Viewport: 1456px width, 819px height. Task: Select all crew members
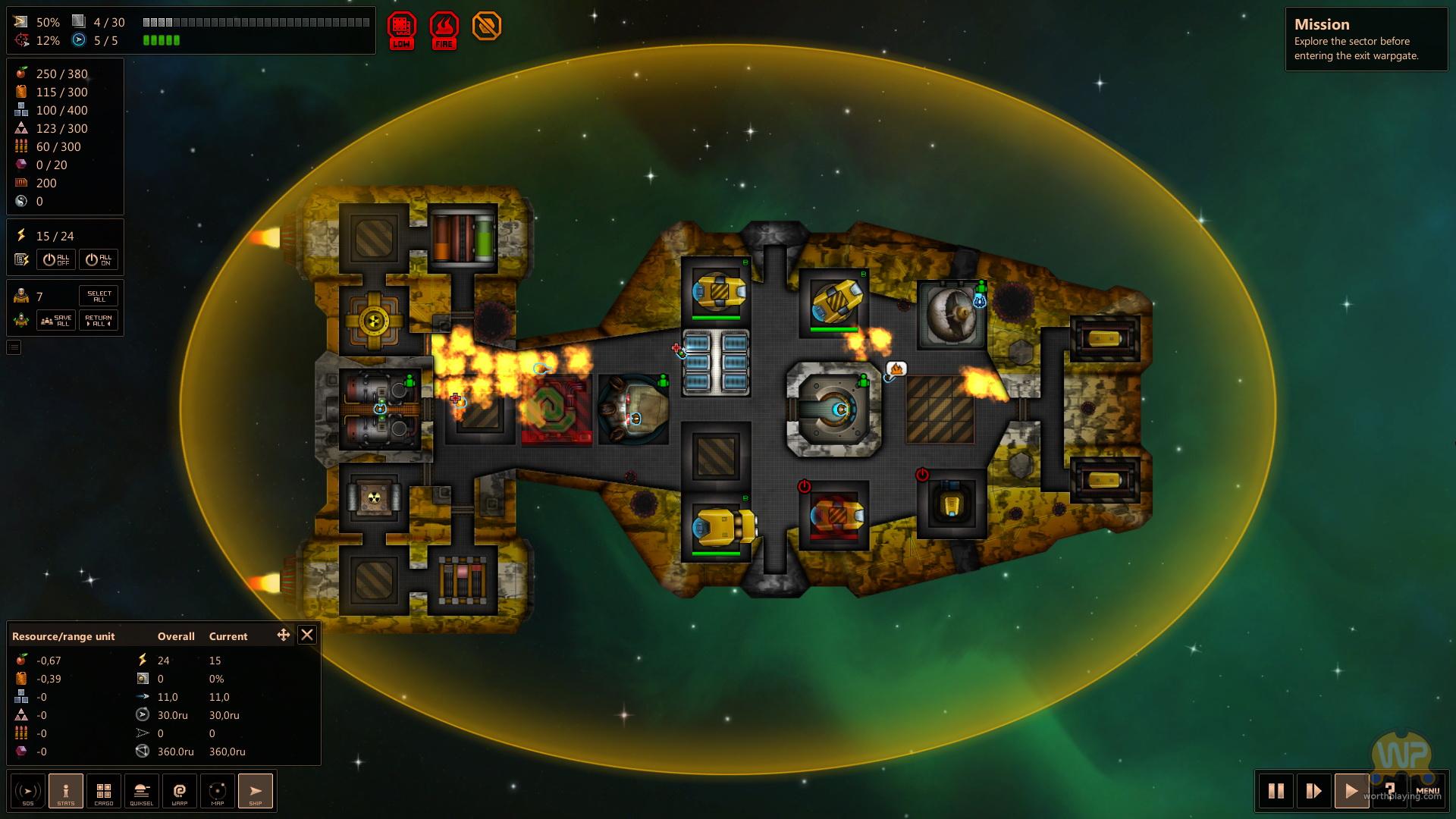click(99, 296)
